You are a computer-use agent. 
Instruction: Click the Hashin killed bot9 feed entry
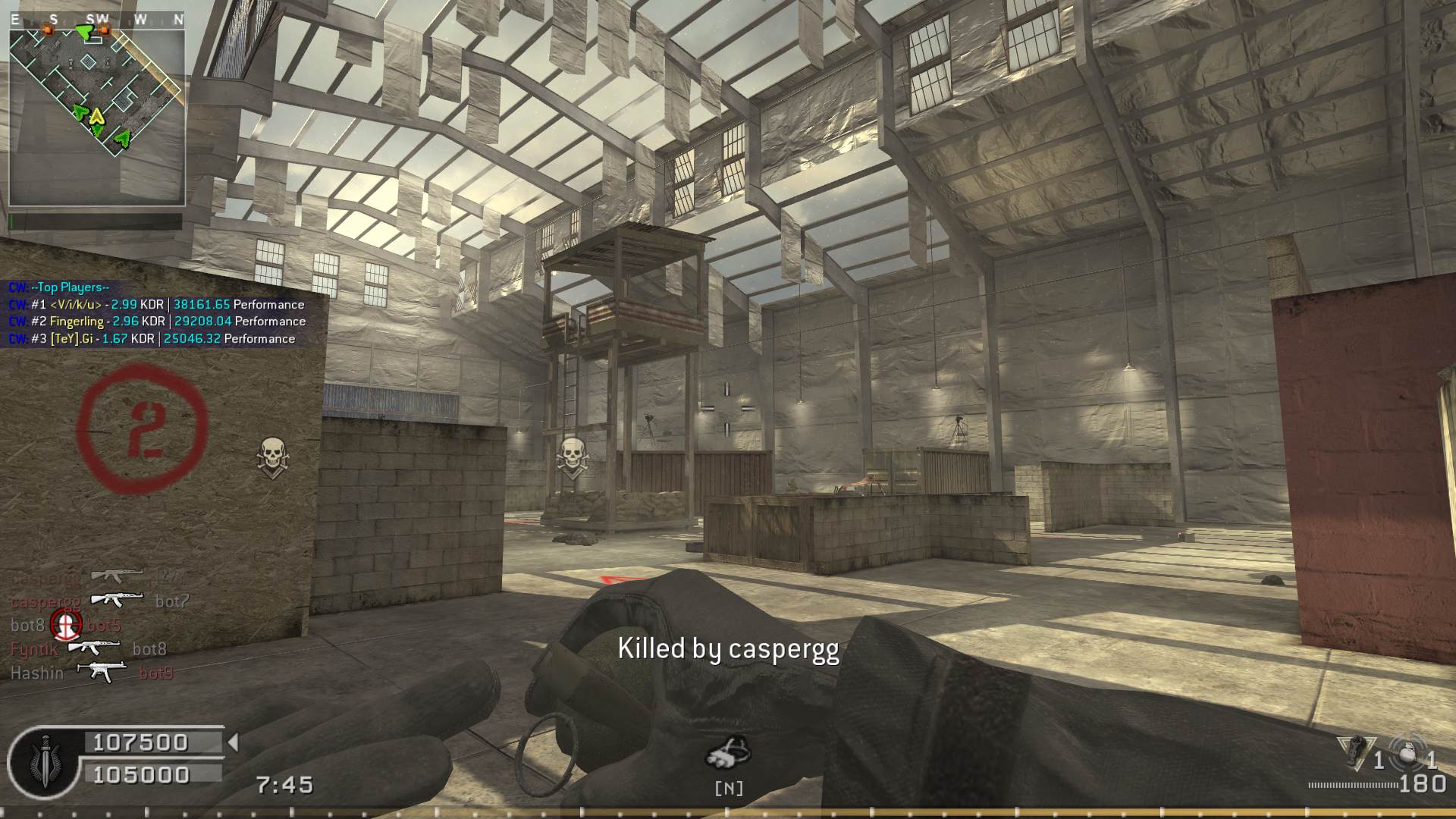coord(92,673)
